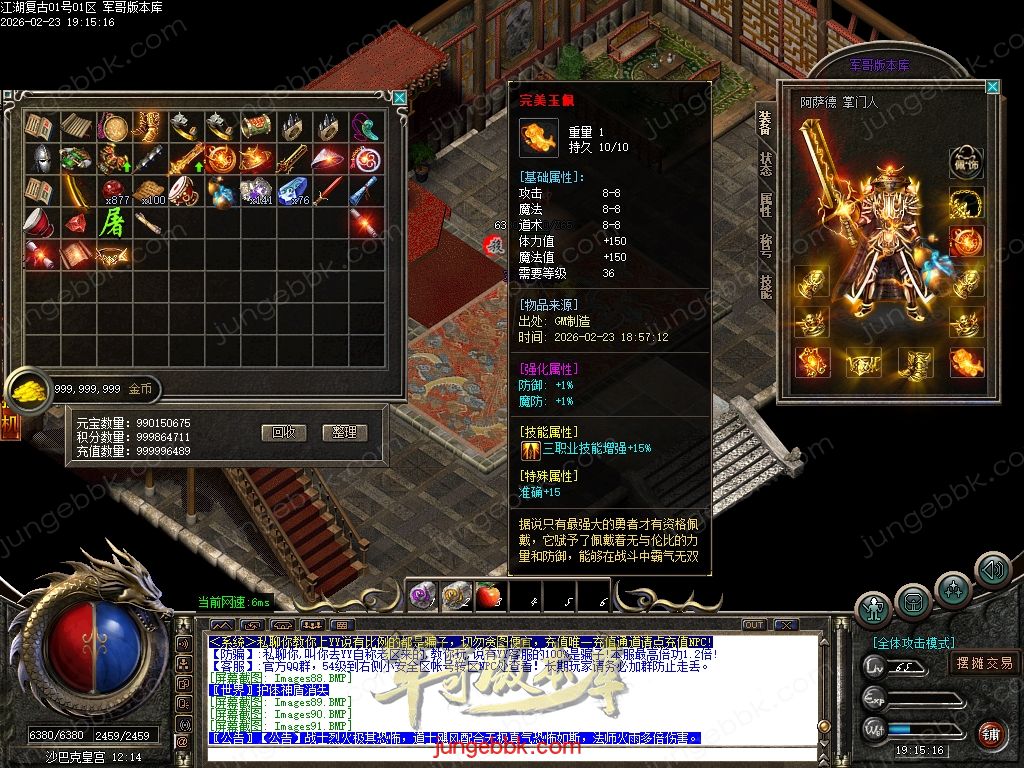
Task: Open the 摆摊交易 stall trade button
Action: (x=984, y=663)
